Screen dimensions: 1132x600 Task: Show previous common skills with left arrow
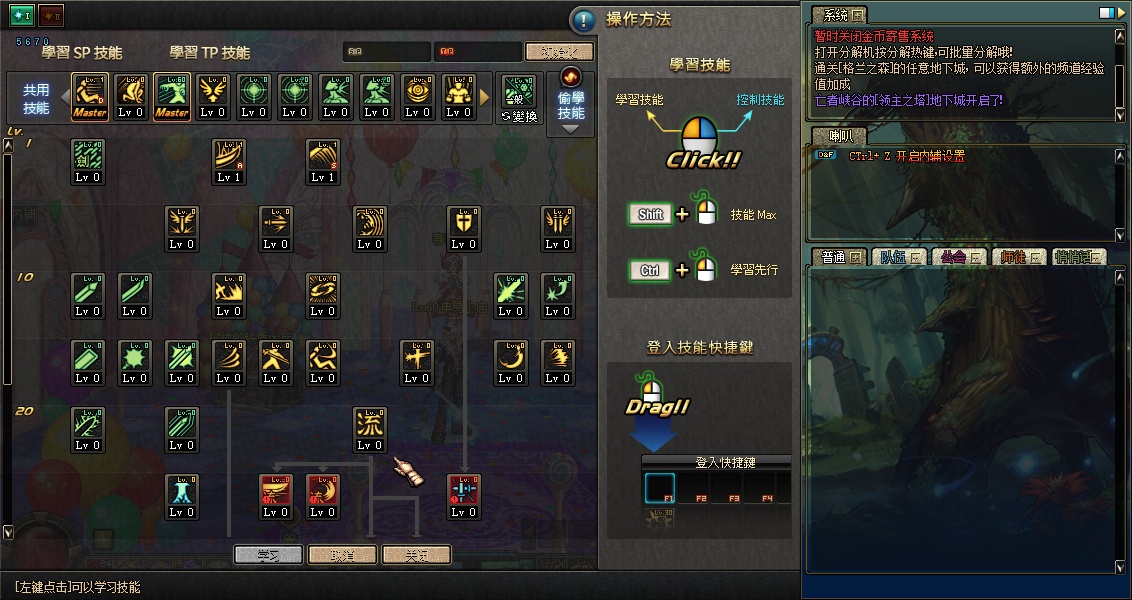[64, 97]
